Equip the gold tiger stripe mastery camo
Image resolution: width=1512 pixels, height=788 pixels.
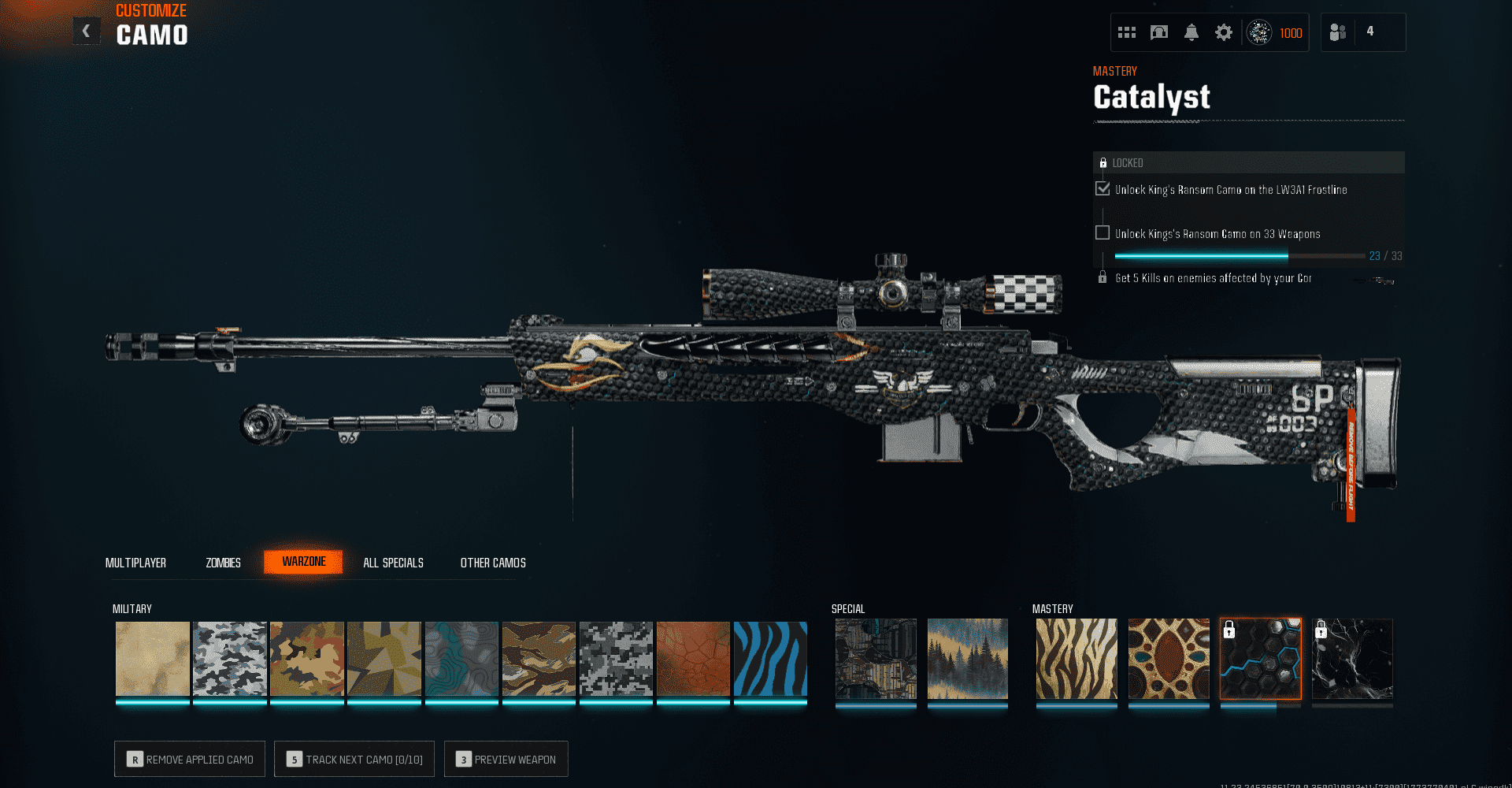pos(1077,659)
